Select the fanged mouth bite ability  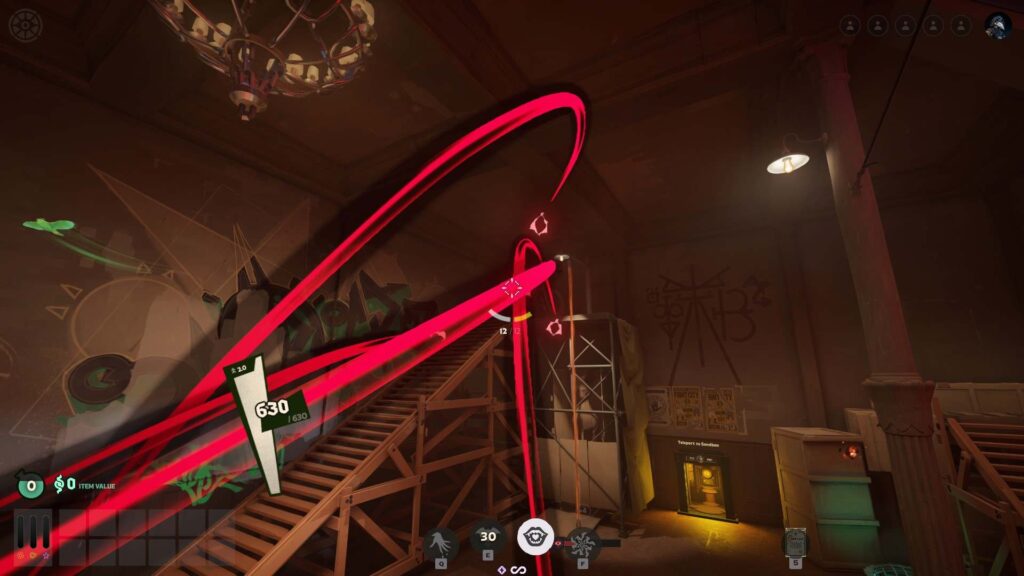click(535, 538)
